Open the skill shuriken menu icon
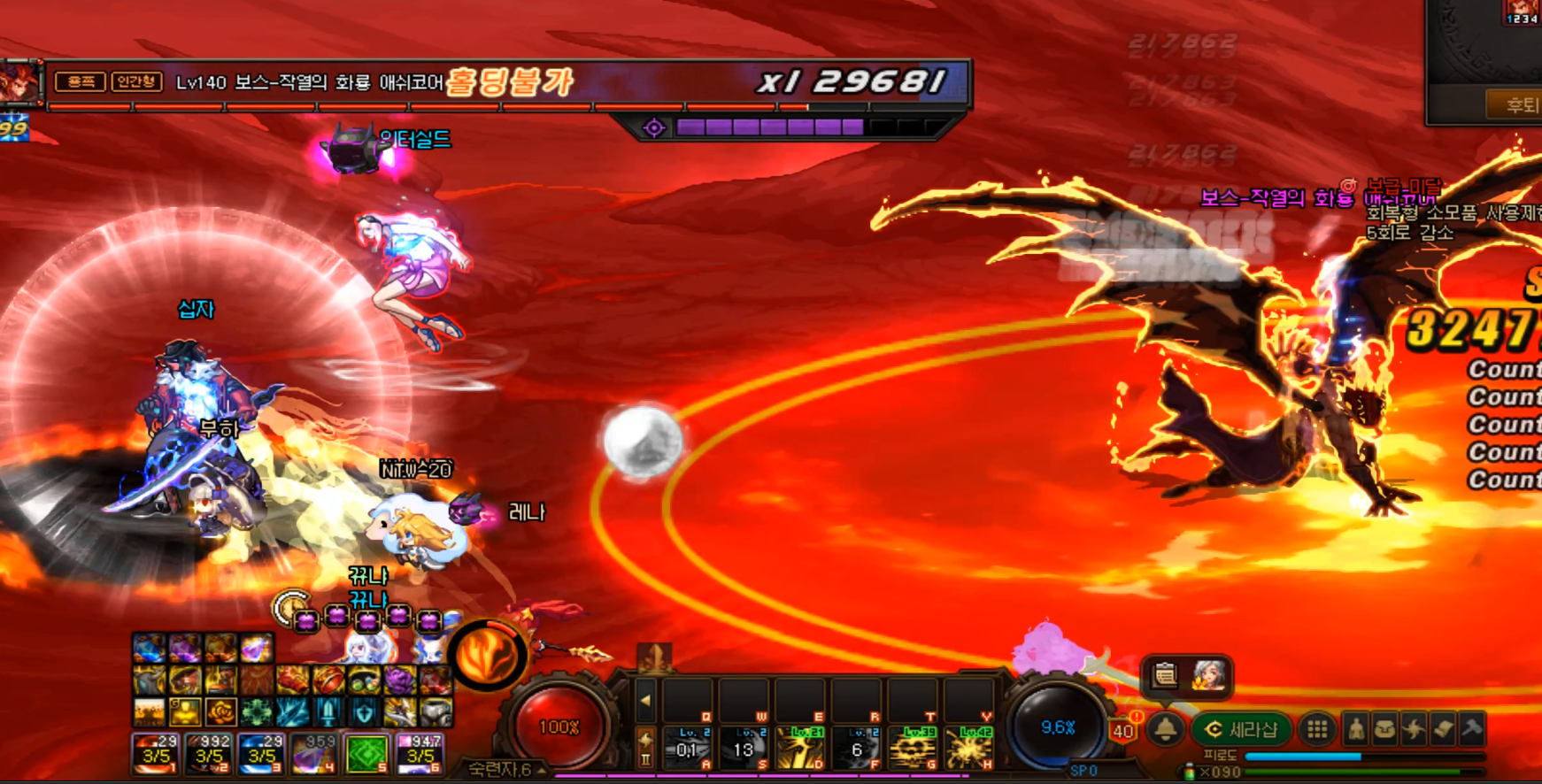Viewport: 1542px width, 784px height. point(1415,730)
